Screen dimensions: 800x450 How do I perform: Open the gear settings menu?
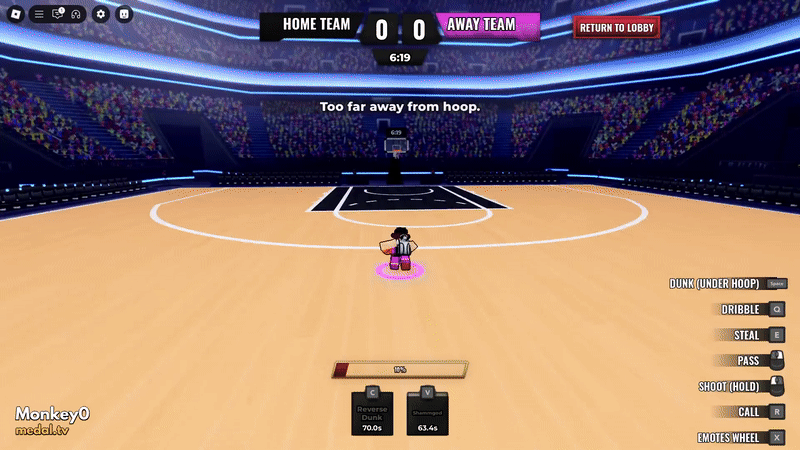[100, 14]
